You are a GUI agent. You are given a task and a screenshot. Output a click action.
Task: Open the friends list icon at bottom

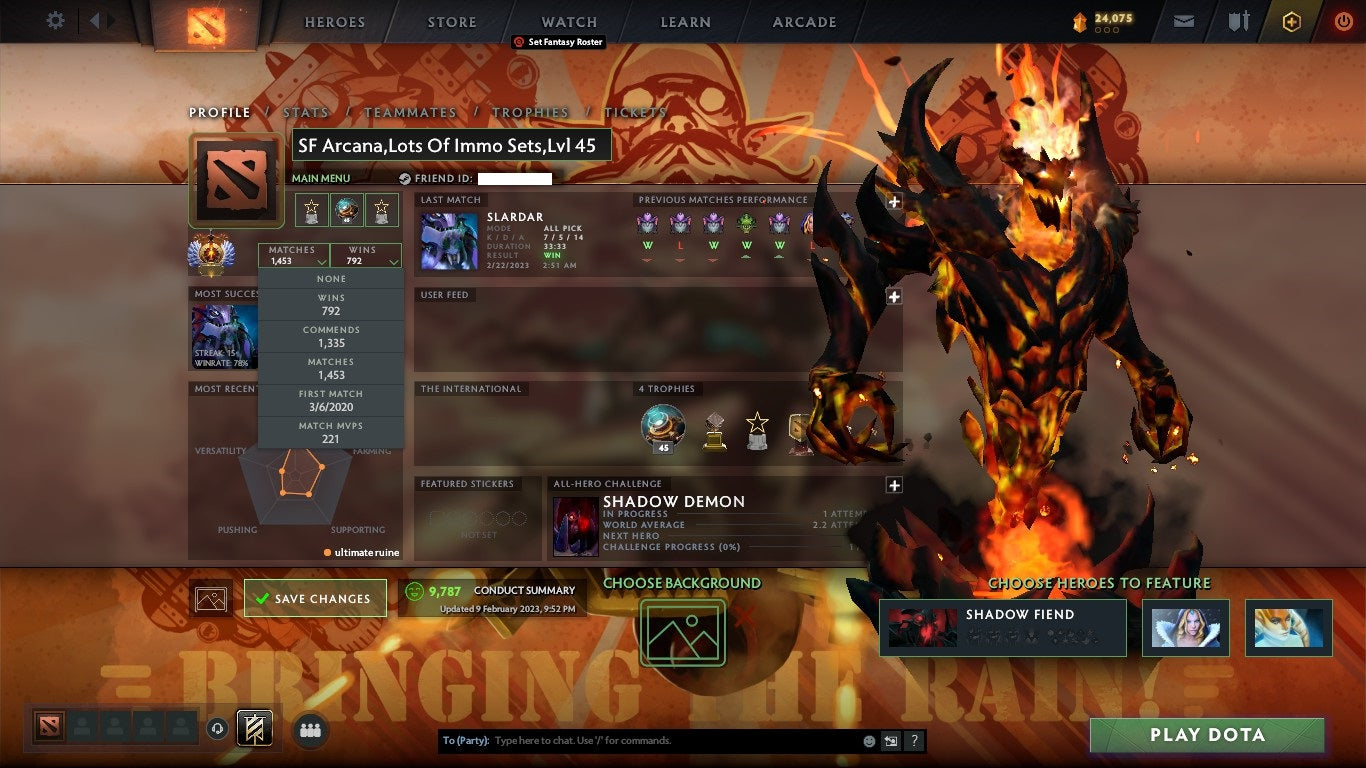[x=309, y=731]
